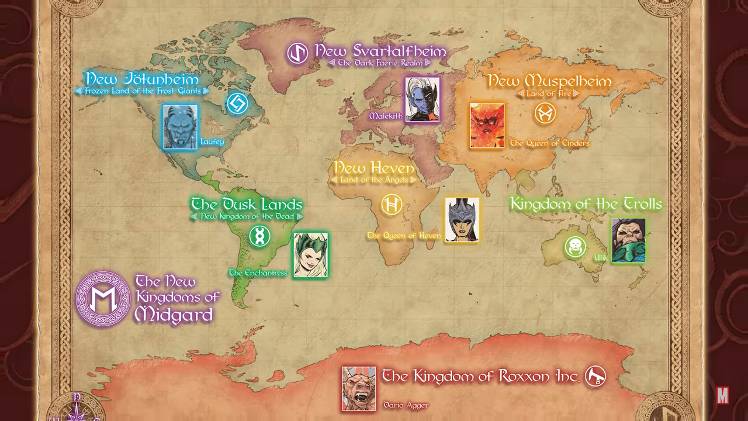Viewport: 748px width, 421px height.
Task: Click the New Heven yellow rune emblem
Action: [x=392, y=206]
